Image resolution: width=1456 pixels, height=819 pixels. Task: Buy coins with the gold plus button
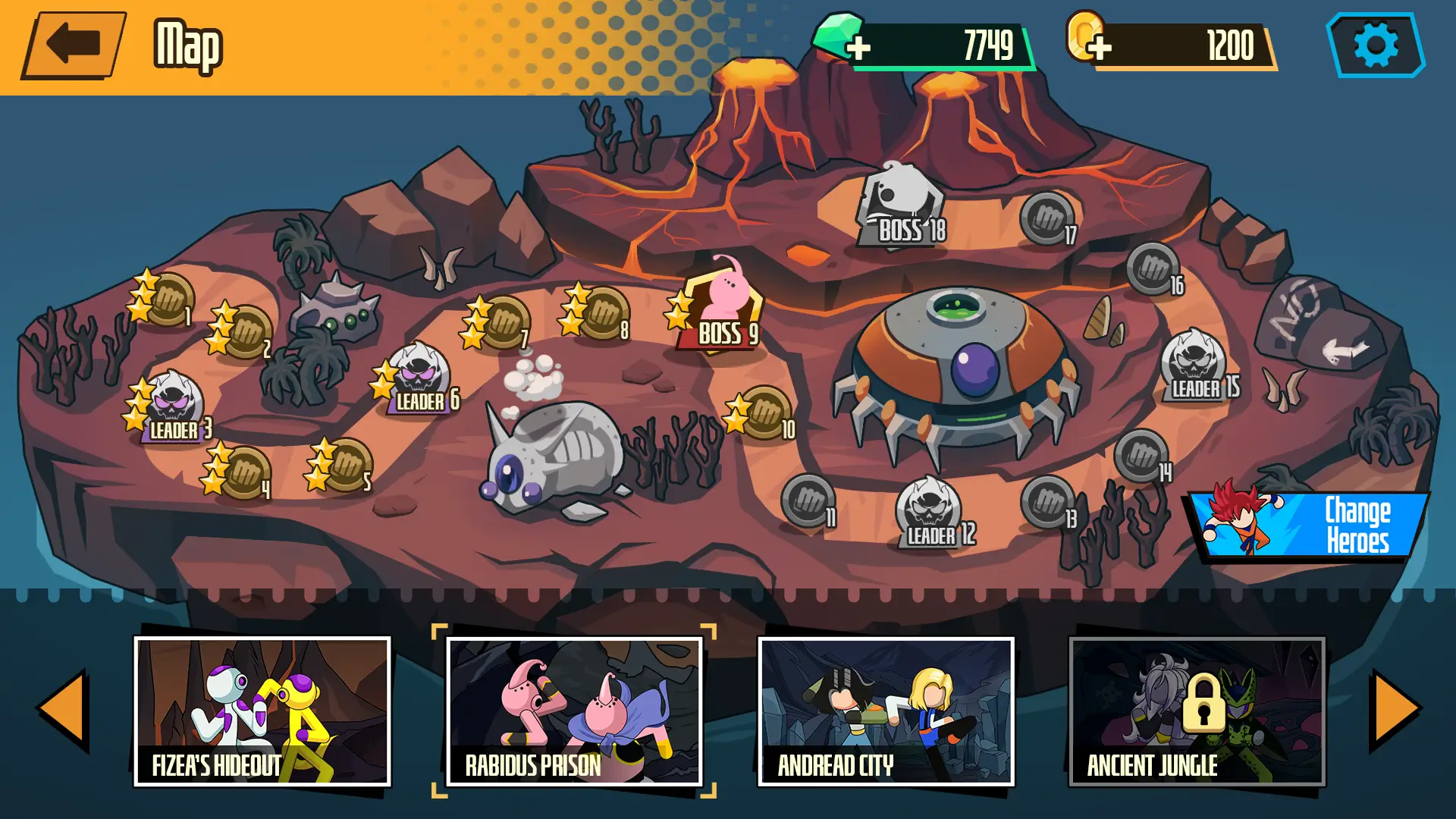[x=1101, y=45]
